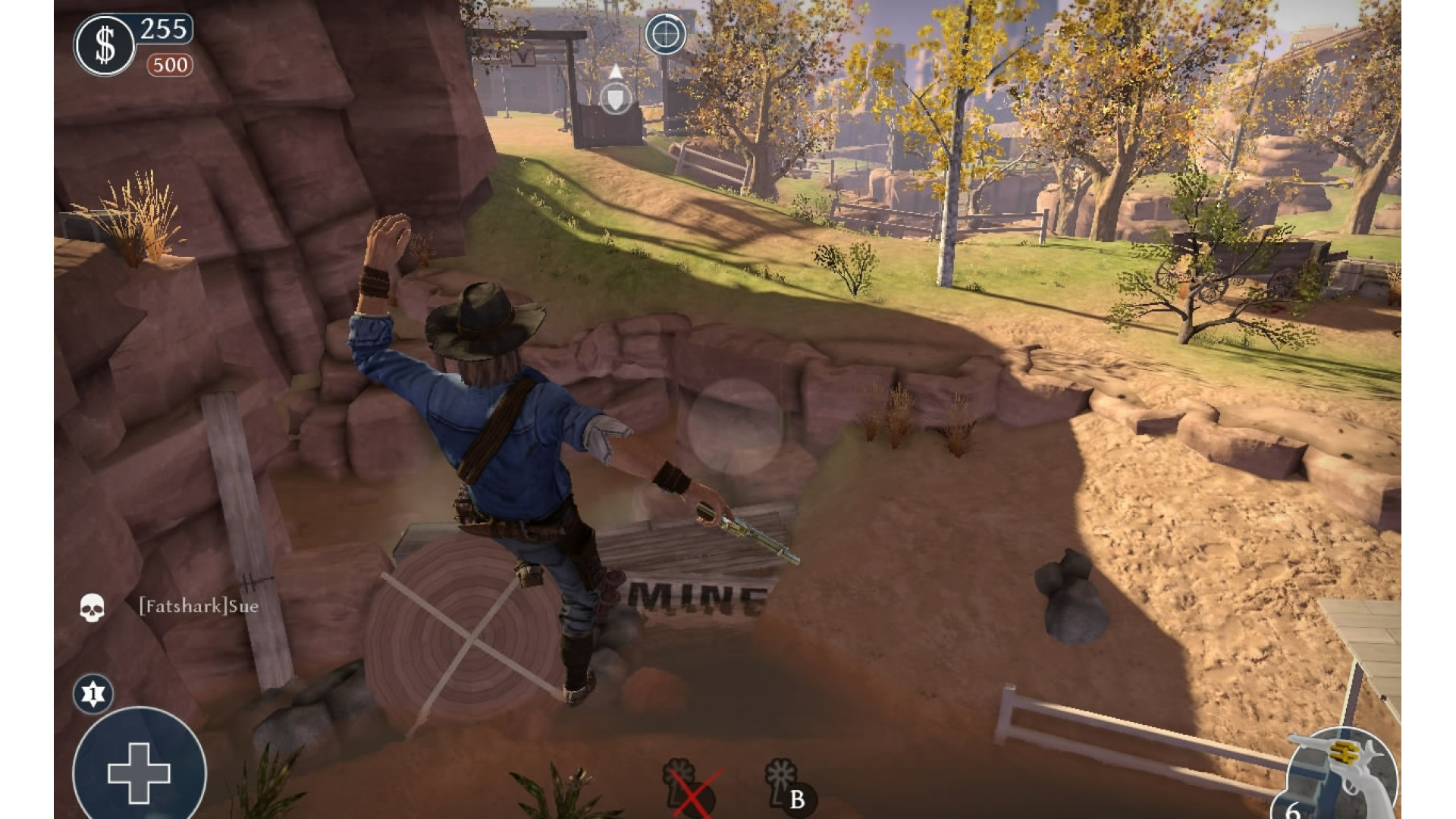The height and width of the screenshot is (819, 1456).
Task: Click the [Fatshark]Sue kill feed entry
Action: point(199,606)
